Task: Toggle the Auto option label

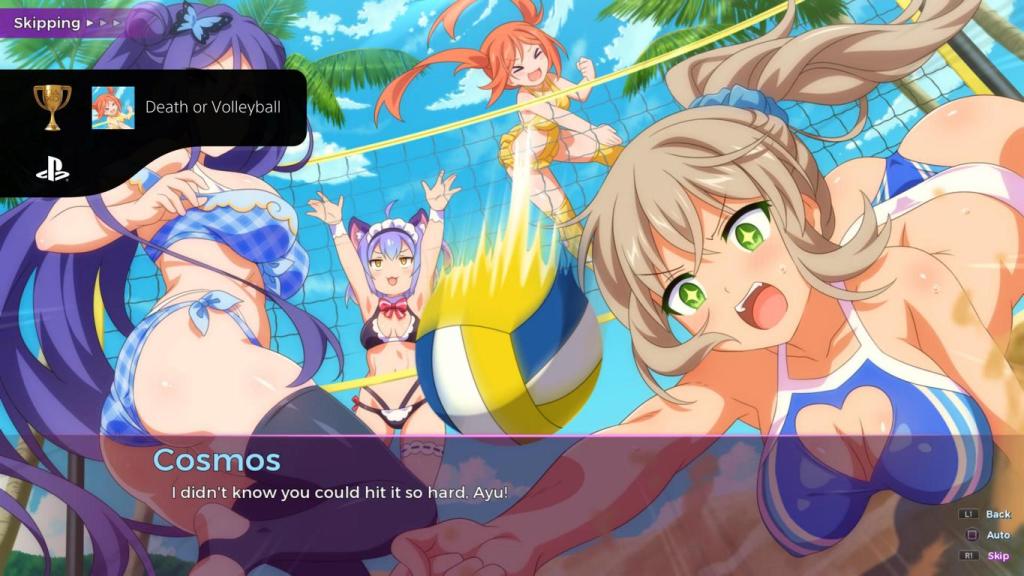Action: pyautogui.click(x=998, y=535)
